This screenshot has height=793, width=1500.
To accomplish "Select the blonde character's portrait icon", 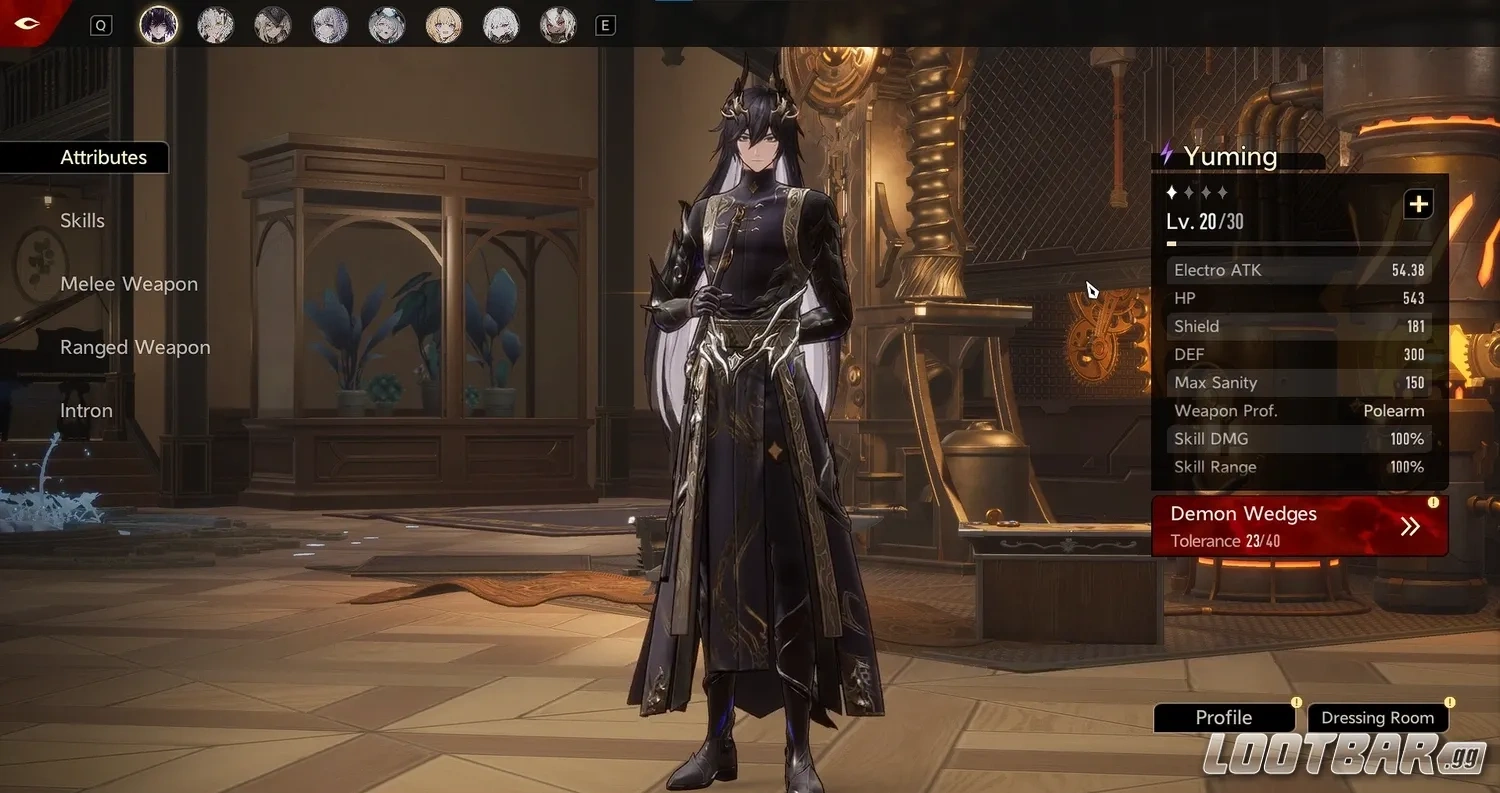I will tap(443, 25).
